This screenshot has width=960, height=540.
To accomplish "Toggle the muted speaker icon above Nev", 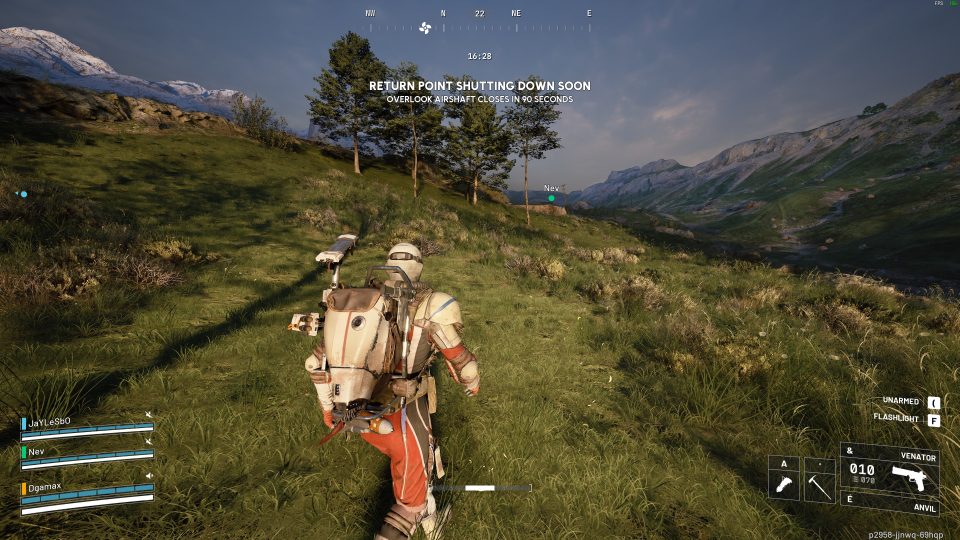I will pos(149,441).
